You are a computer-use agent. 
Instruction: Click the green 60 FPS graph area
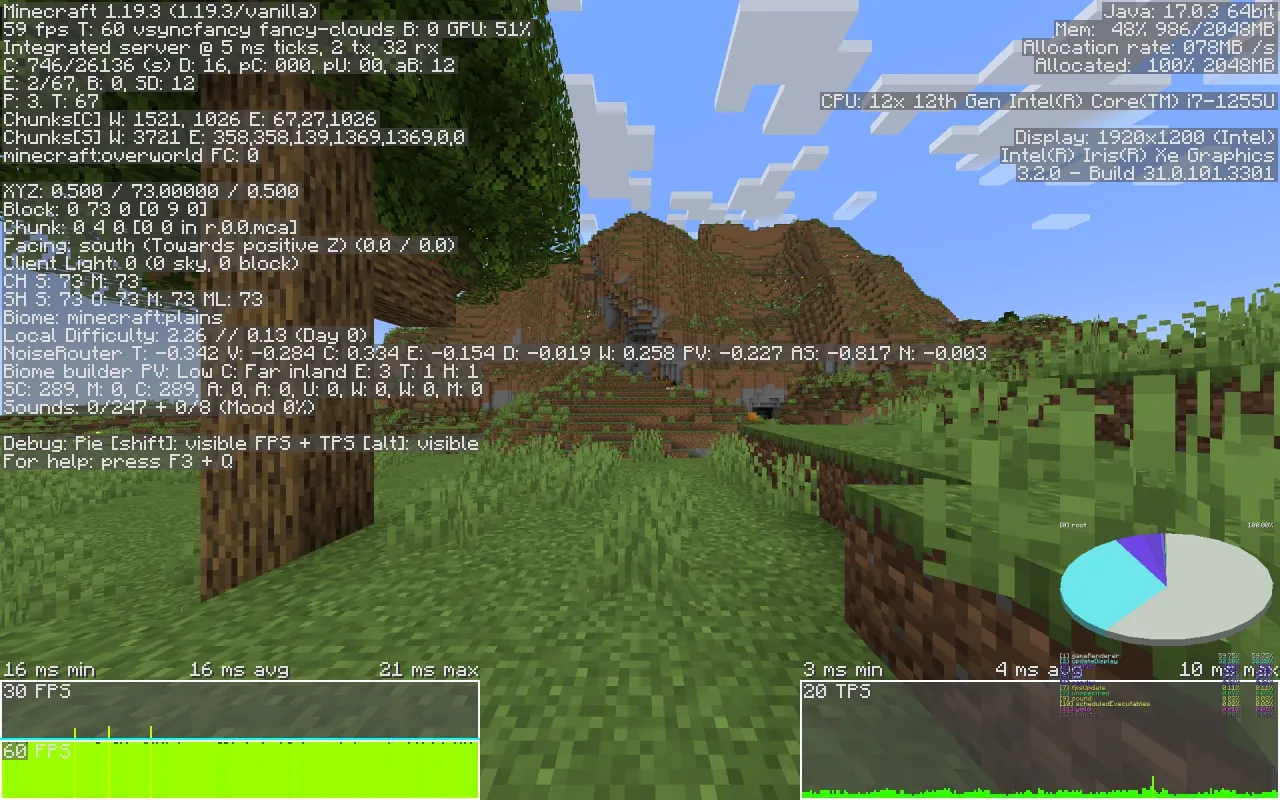click(240, 770)
